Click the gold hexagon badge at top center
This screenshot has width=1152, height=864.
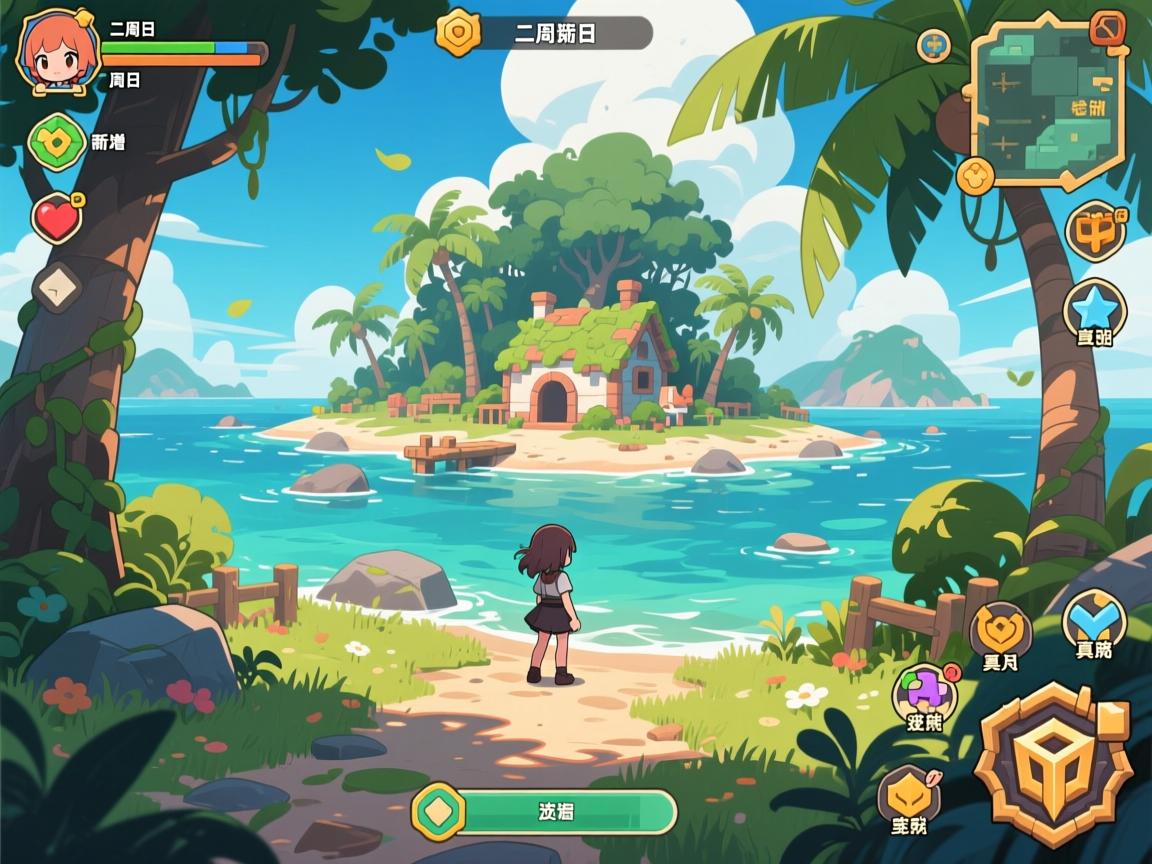click(x=459, y=33)
